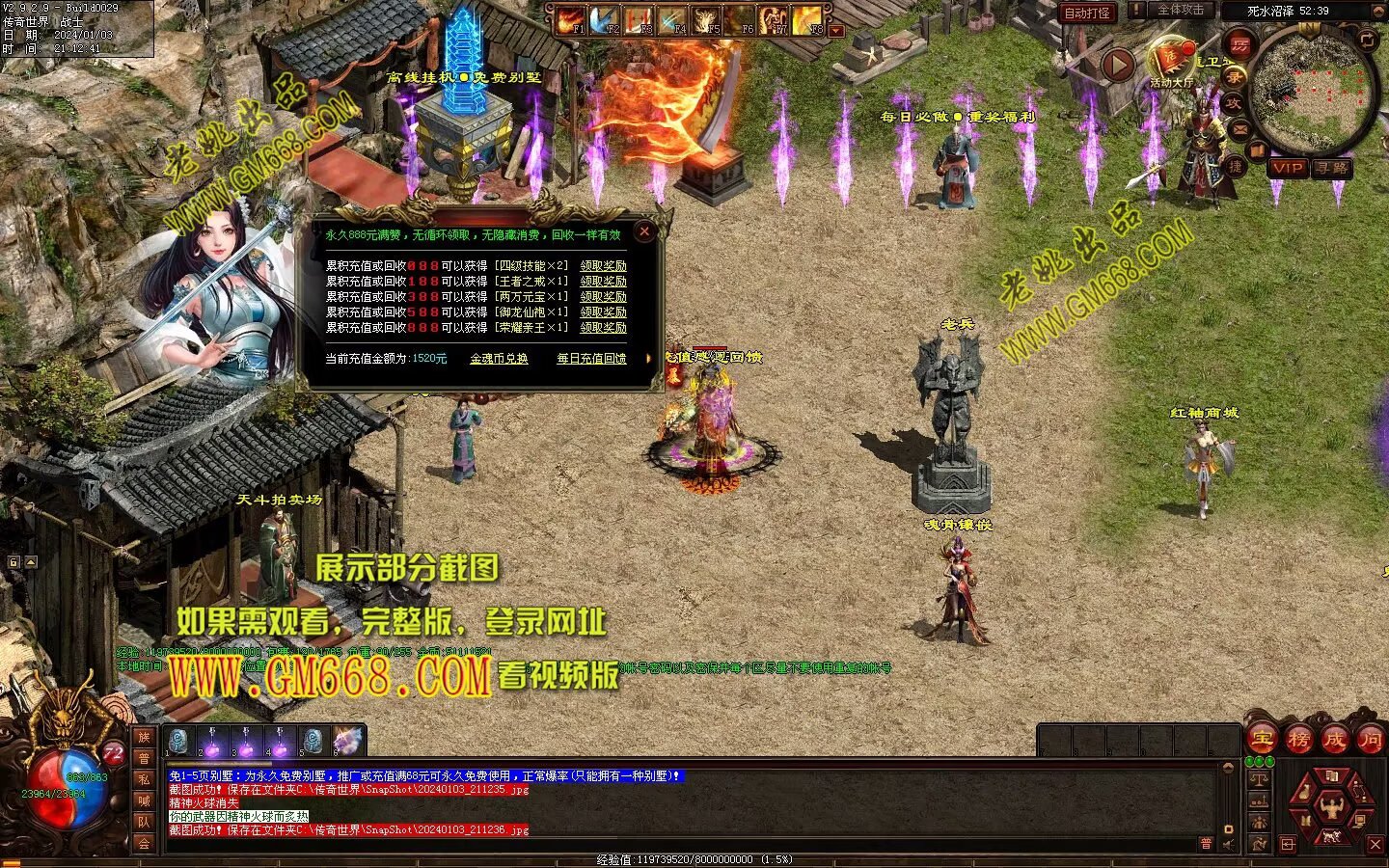The image size is (1389, 868).
Task: Click the round play arrow button
Action: click(x=1118, y=65)
